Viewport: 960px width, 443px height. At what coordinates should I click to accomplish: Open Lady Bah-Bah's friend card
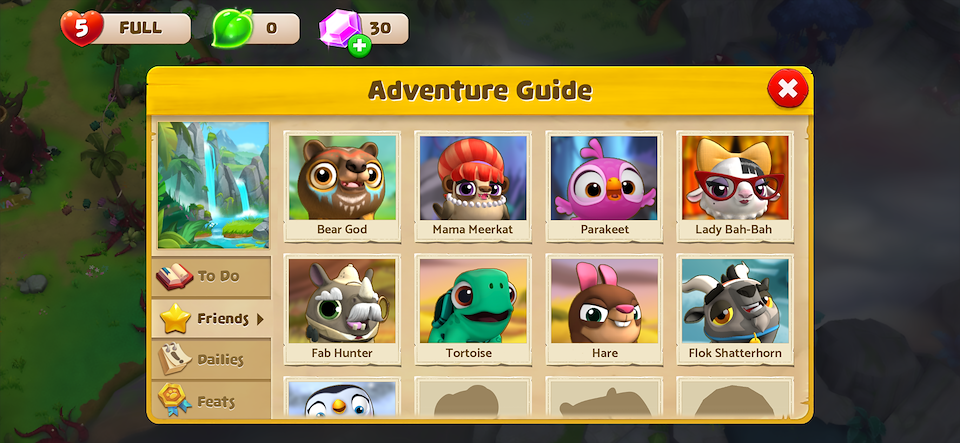[735, 187]
